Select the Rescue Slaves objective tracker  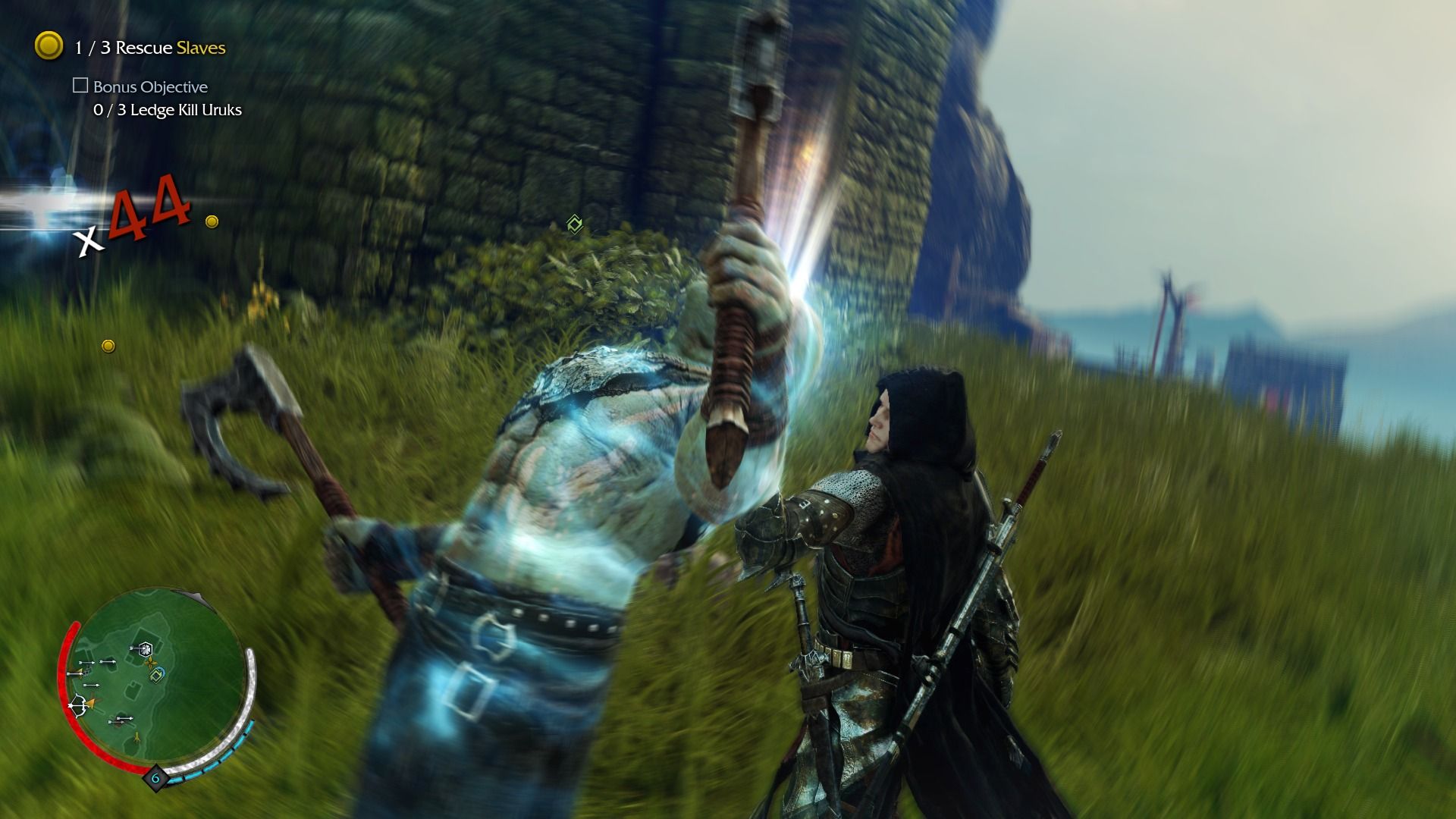149,48
